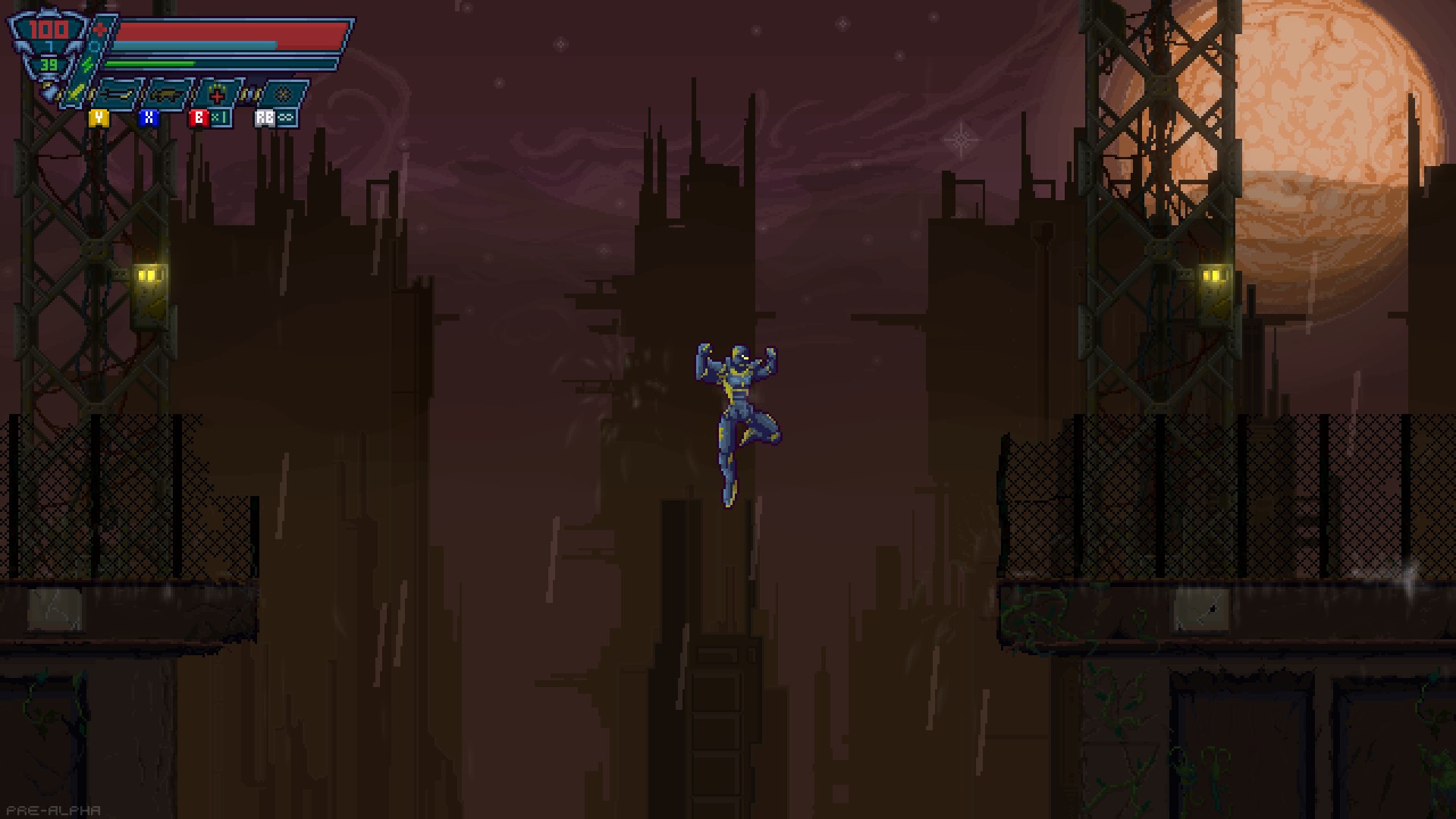Click the red cross icon beside the health bar
The image size is (1456, 819).
[99, 30]
